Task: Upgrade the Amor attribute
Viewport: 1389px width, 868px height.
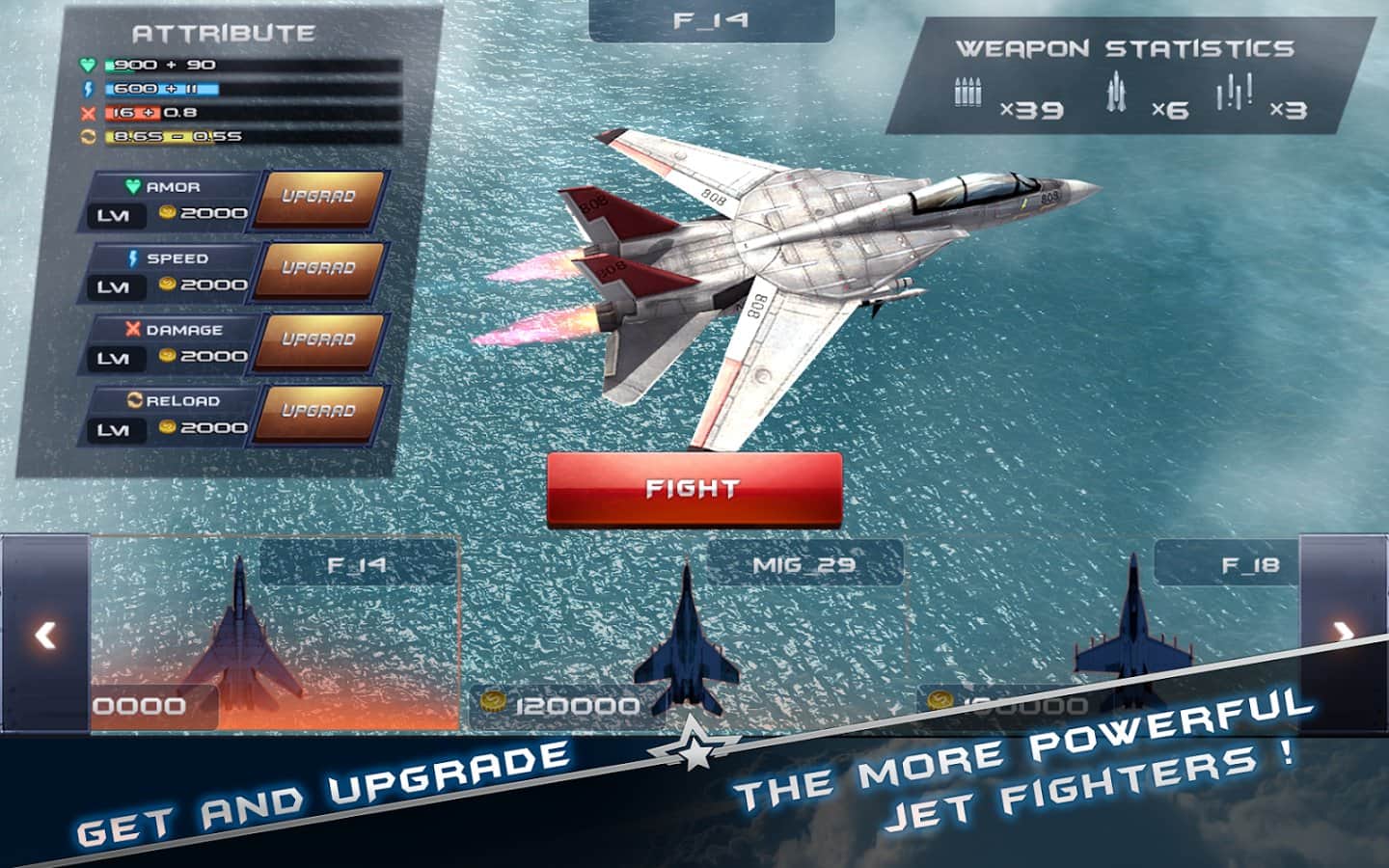Action: (316, 196)
